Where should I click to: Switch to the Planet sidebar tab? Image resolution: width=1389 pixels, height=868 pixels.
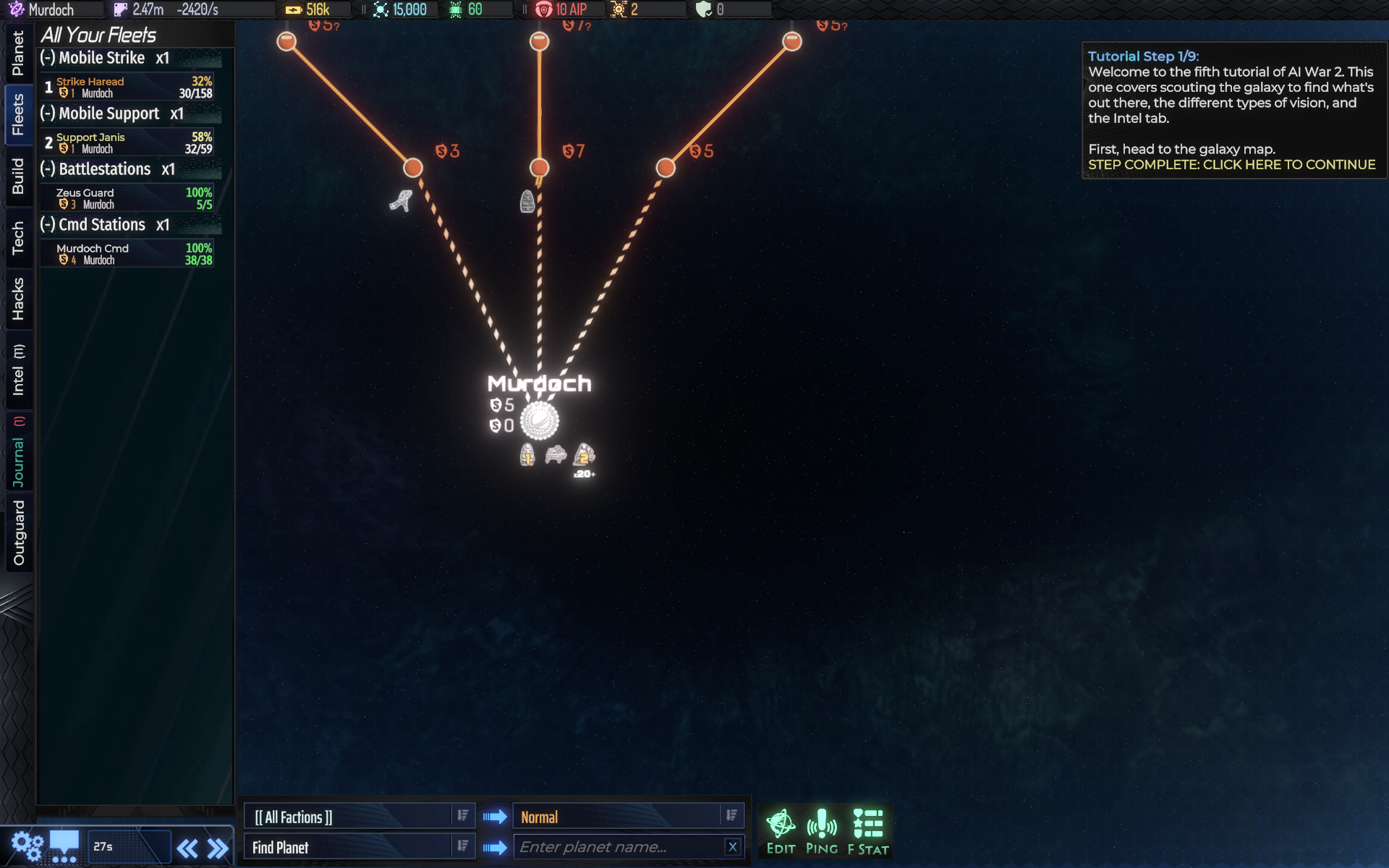18,53
